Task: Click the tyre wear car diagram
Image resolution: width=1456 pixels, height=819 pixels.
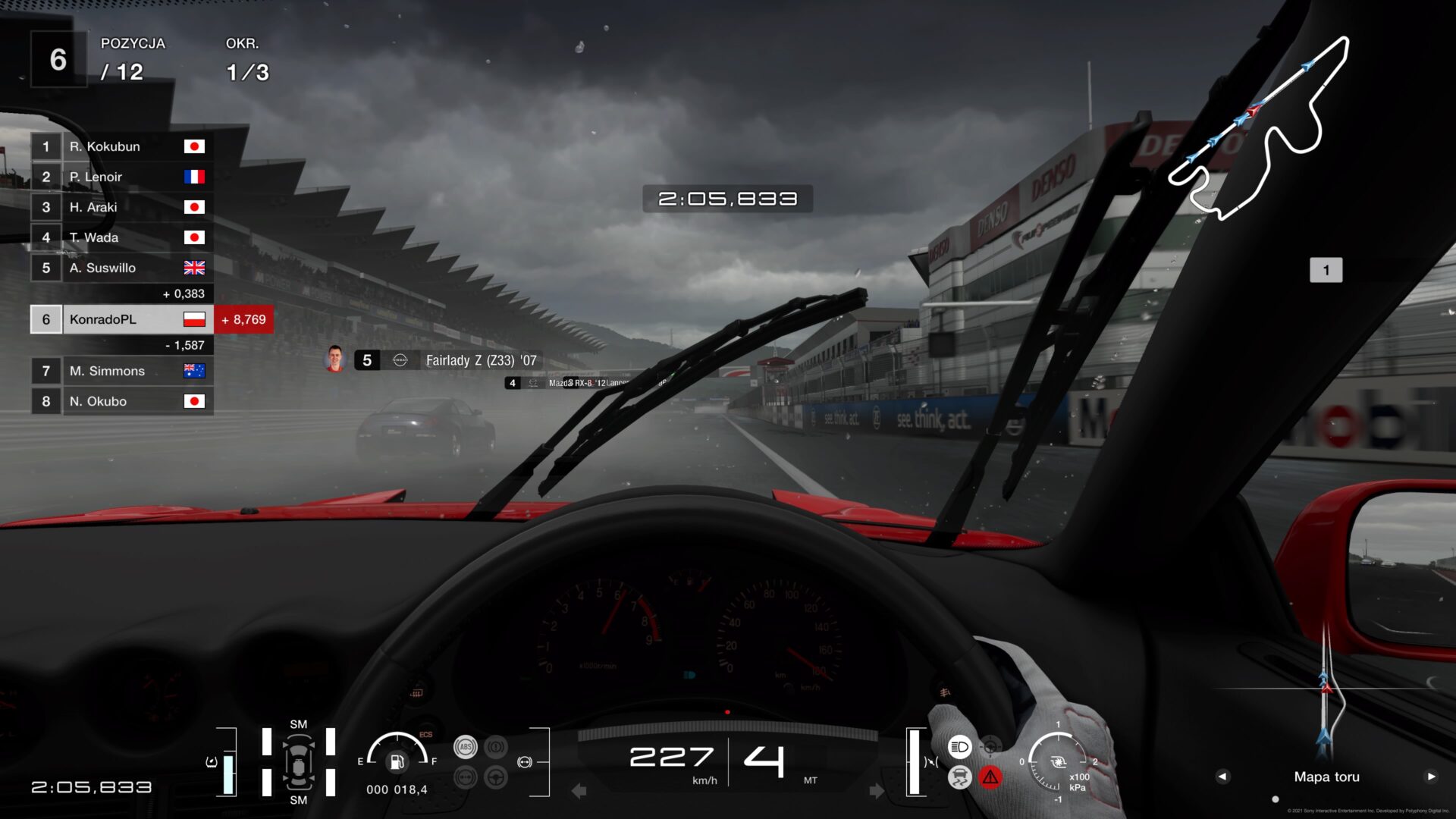Action: pos(299,762)
